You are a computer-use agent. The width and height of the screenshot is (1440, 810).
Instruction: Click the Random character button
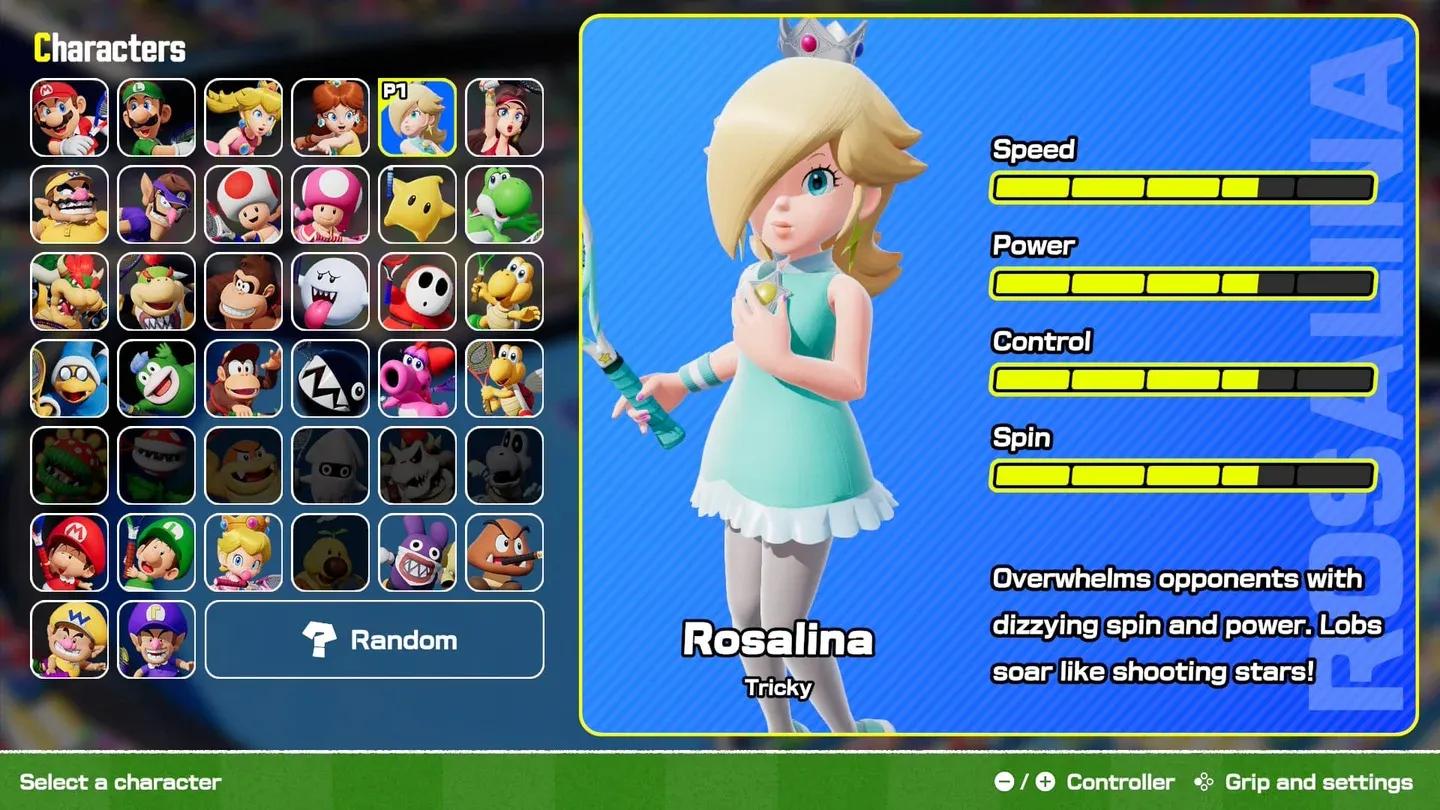pyautogui.click(x=374, y=640)
